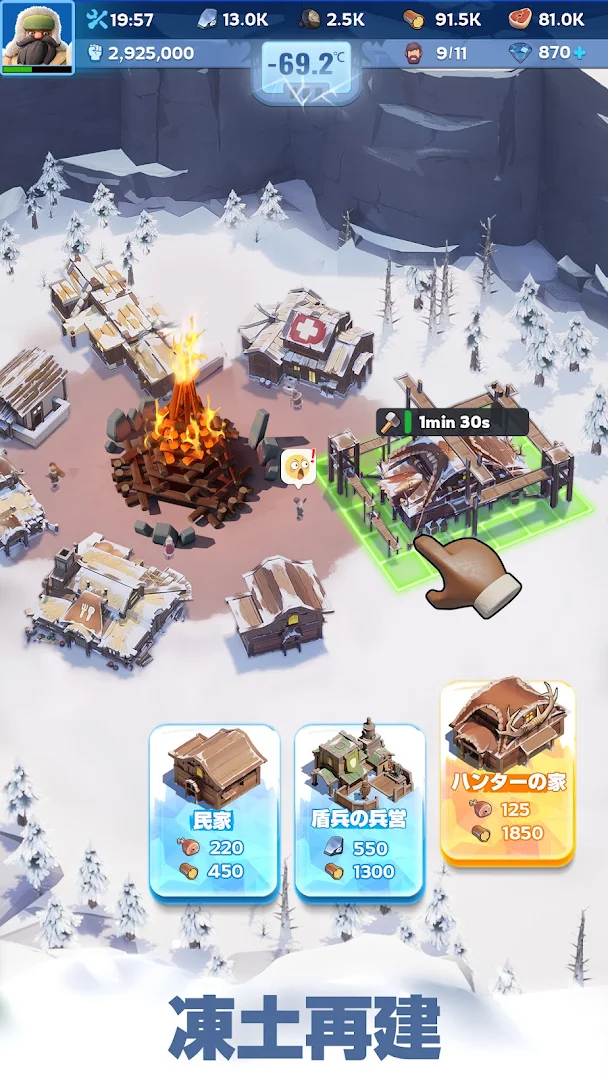Tap the blue plus next to the gems
This screenshot has width=608, height=1080.
[x=579, y=52]
